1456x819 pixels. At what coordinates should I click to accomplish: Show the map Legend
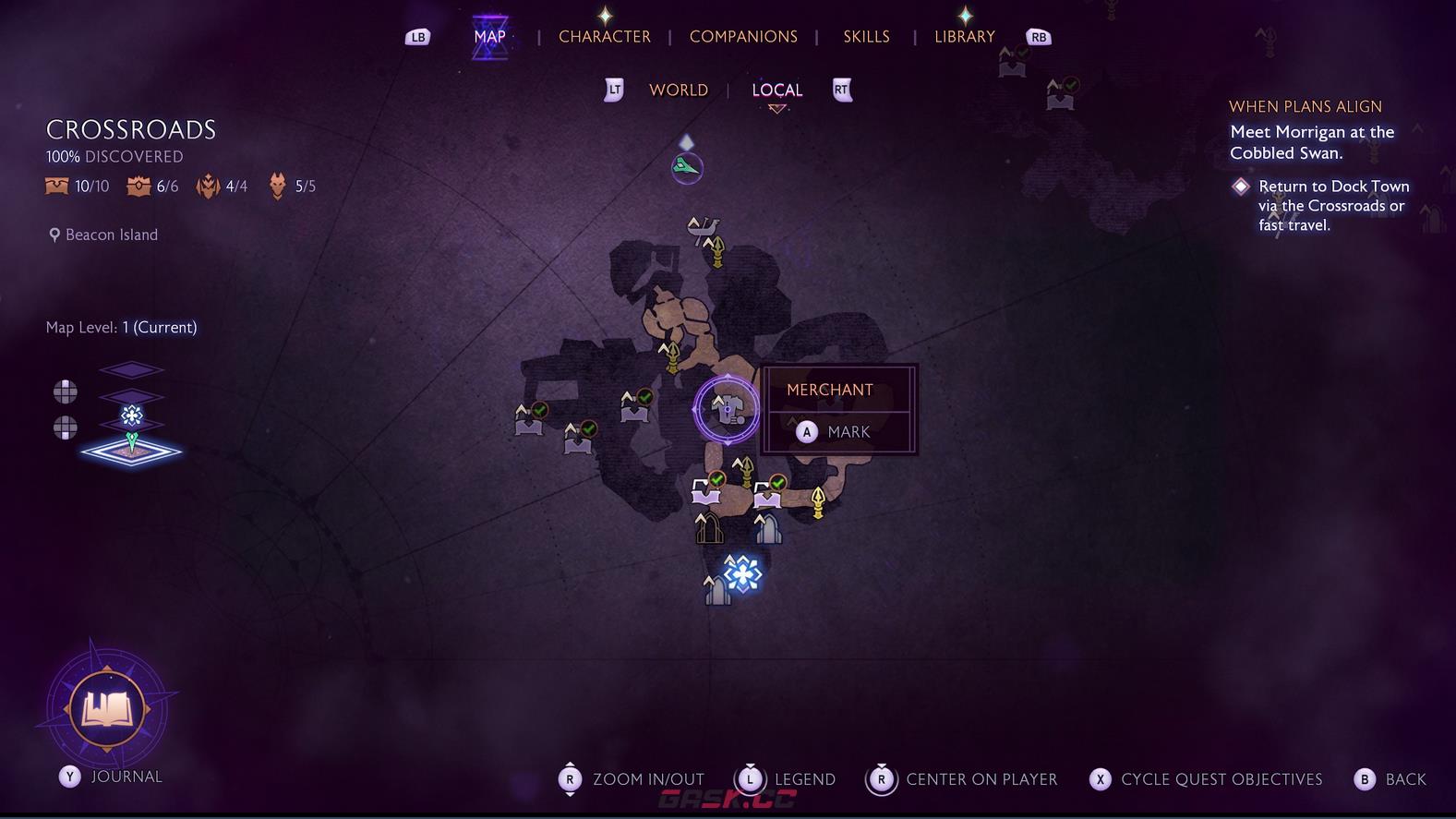coord(786,779)
